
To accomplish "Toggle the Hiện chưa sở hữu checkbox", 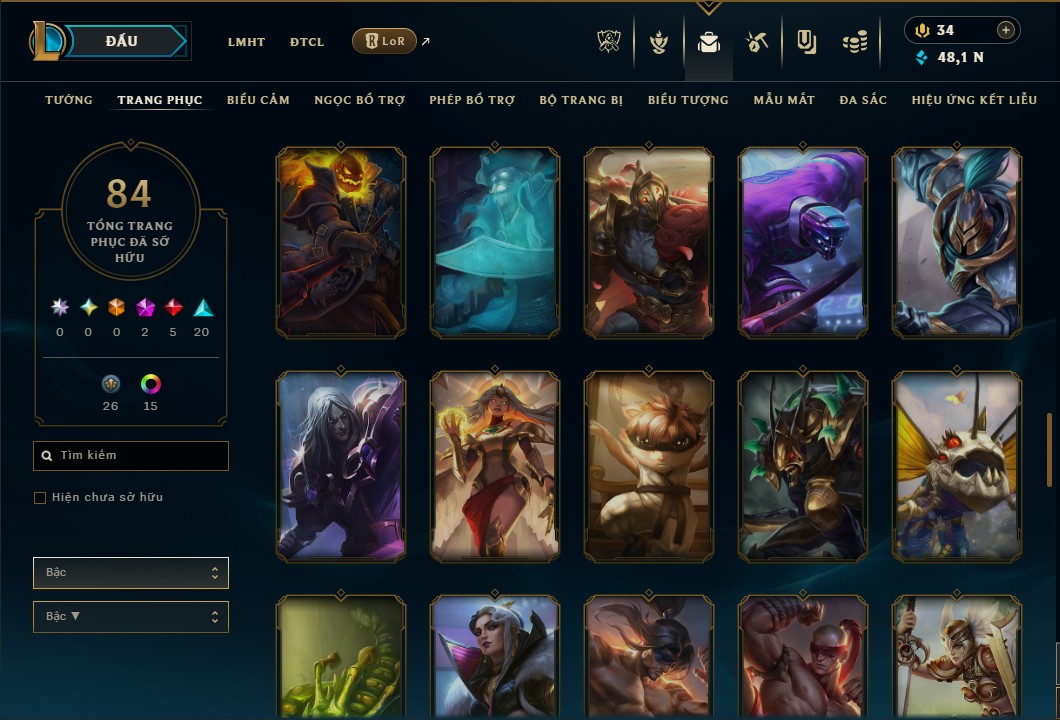I will point(40,498).
